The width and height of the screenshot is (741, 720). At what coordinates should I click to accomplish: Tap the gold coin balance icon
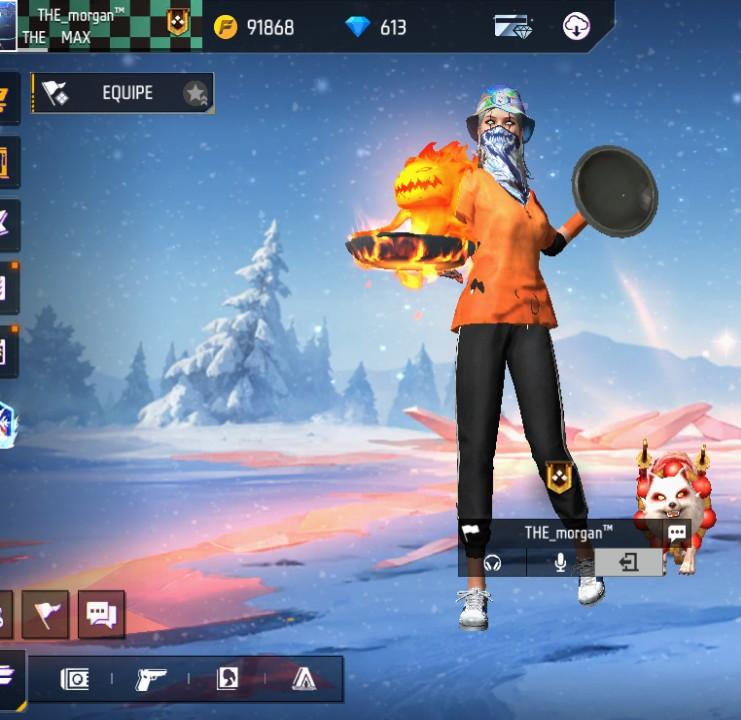click(227, 27)
